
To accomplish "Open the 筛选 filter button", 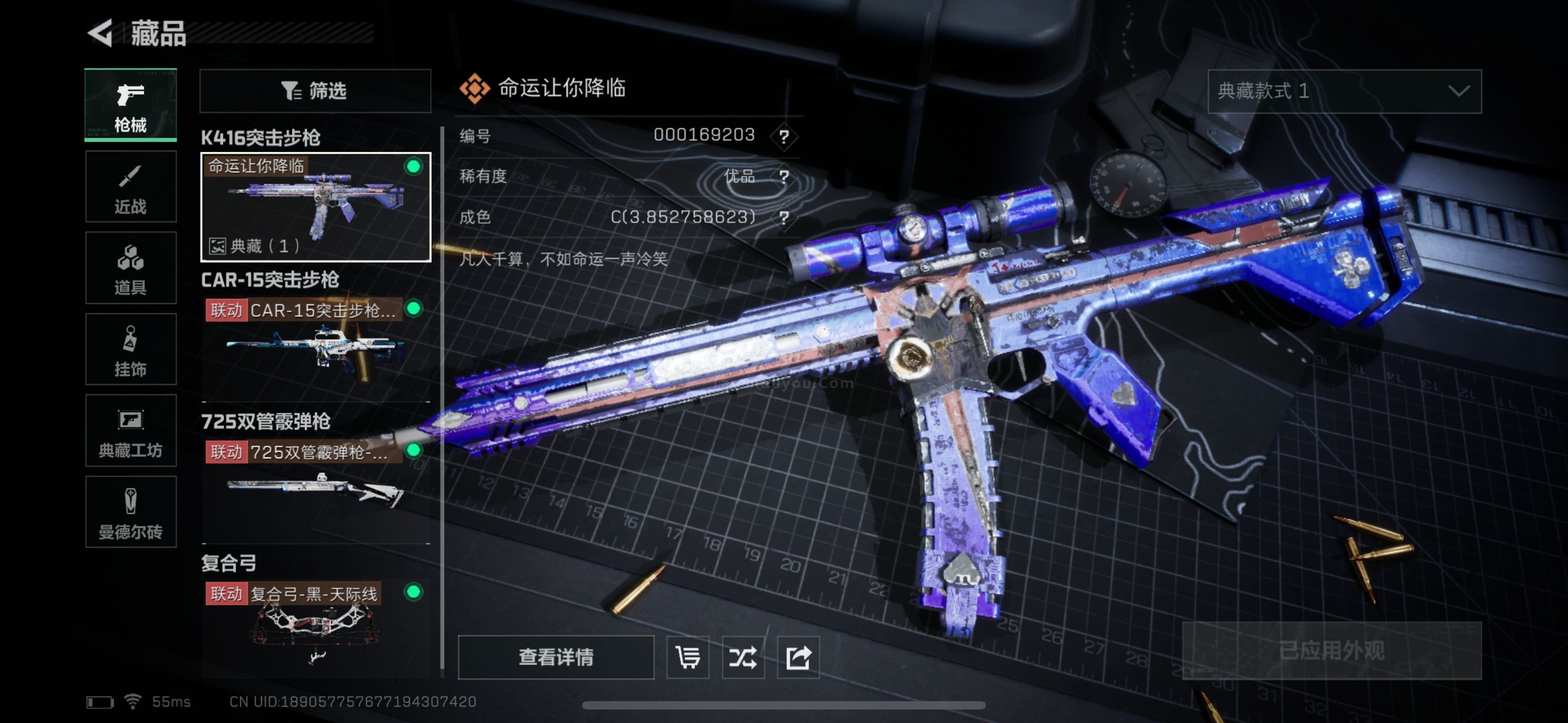I will click(x=315, y=91).
